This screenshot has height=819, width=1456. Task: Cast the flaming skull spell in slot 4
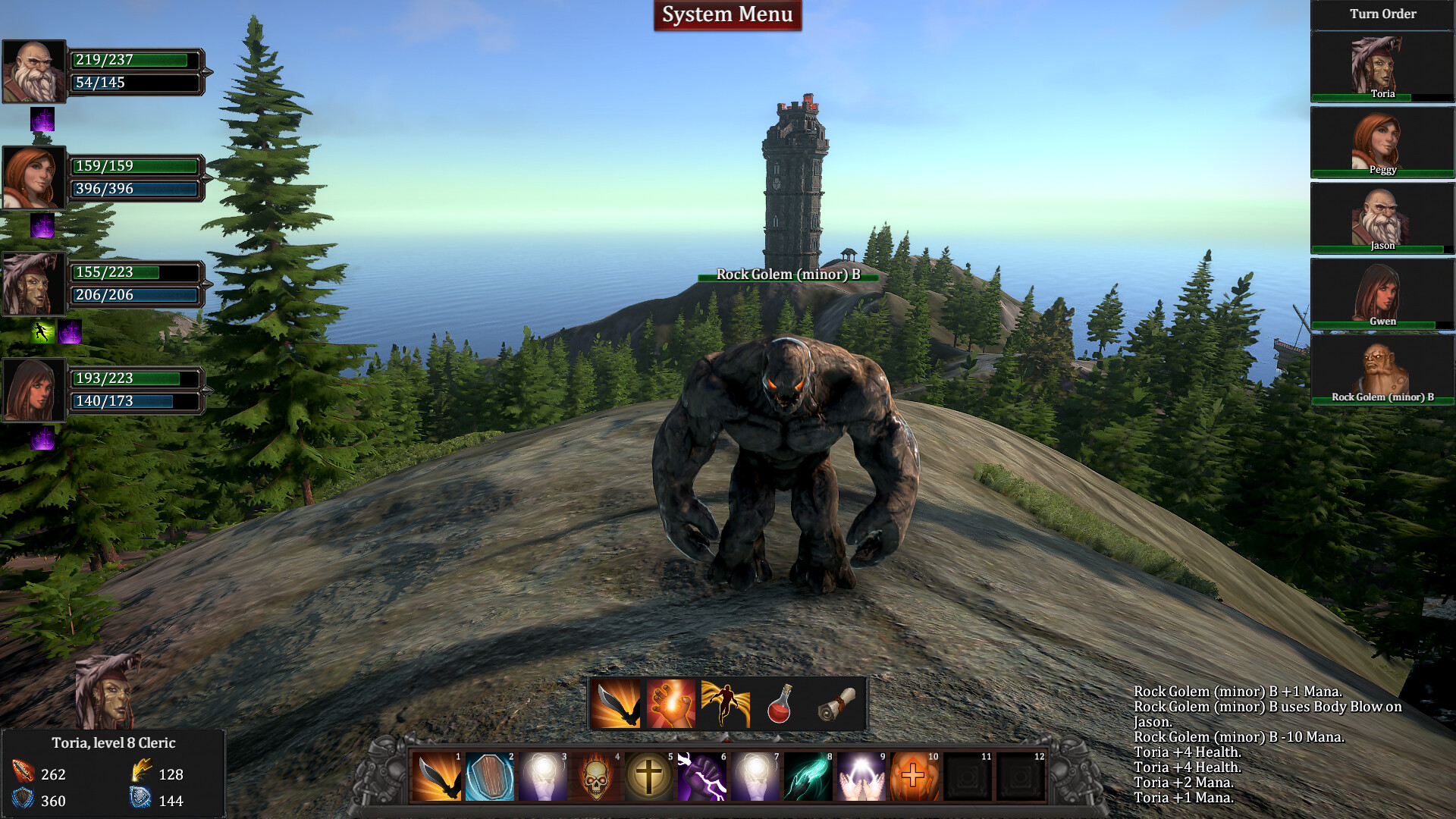(598, 778)
